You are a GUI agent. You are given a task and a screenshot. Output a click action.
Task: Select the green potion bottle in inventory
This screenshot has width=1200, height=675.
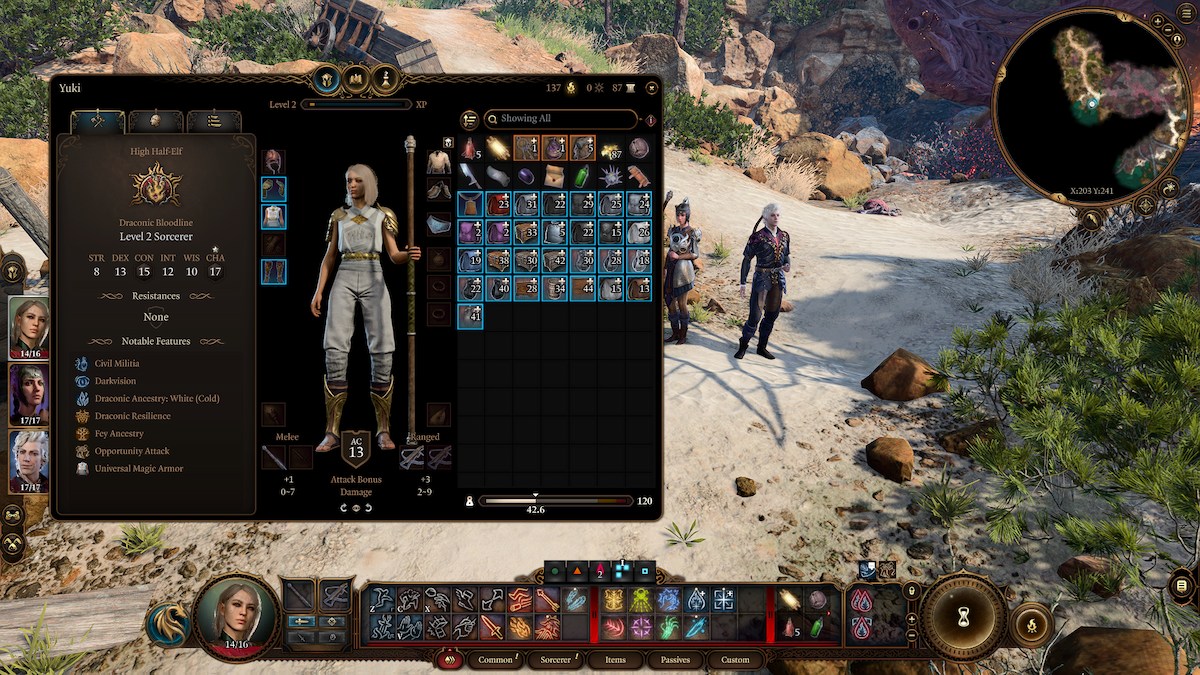coord(581,176)
